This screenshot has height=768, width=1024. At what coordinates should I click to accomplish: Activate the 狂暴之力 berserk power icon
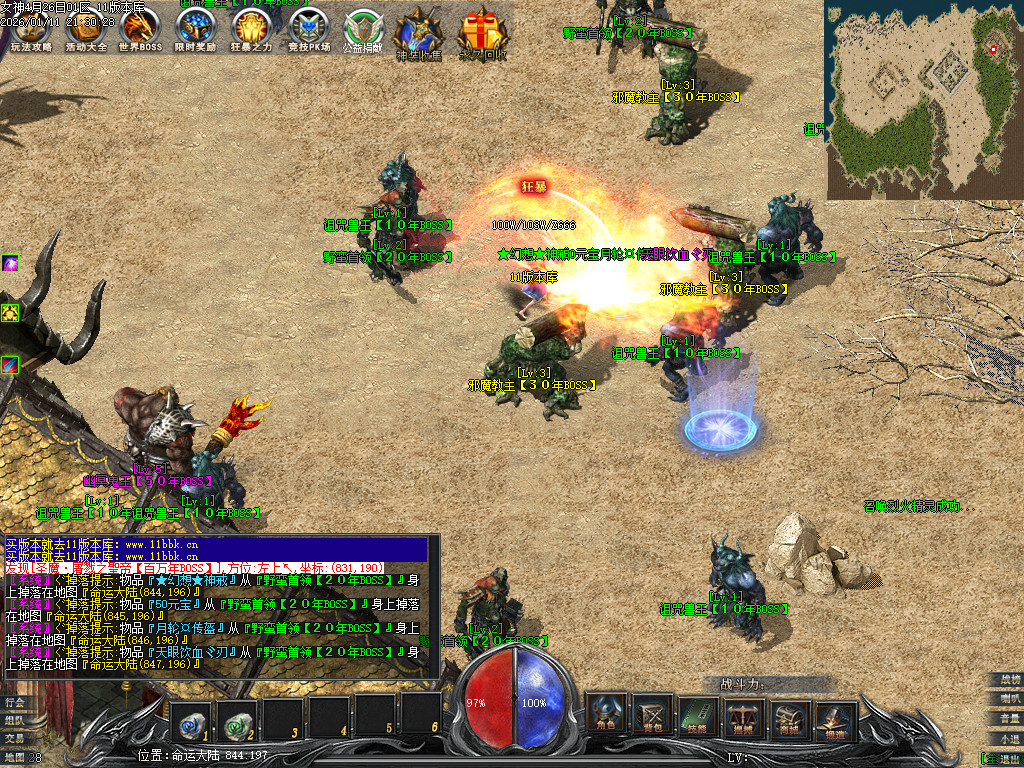click(251, 30)
